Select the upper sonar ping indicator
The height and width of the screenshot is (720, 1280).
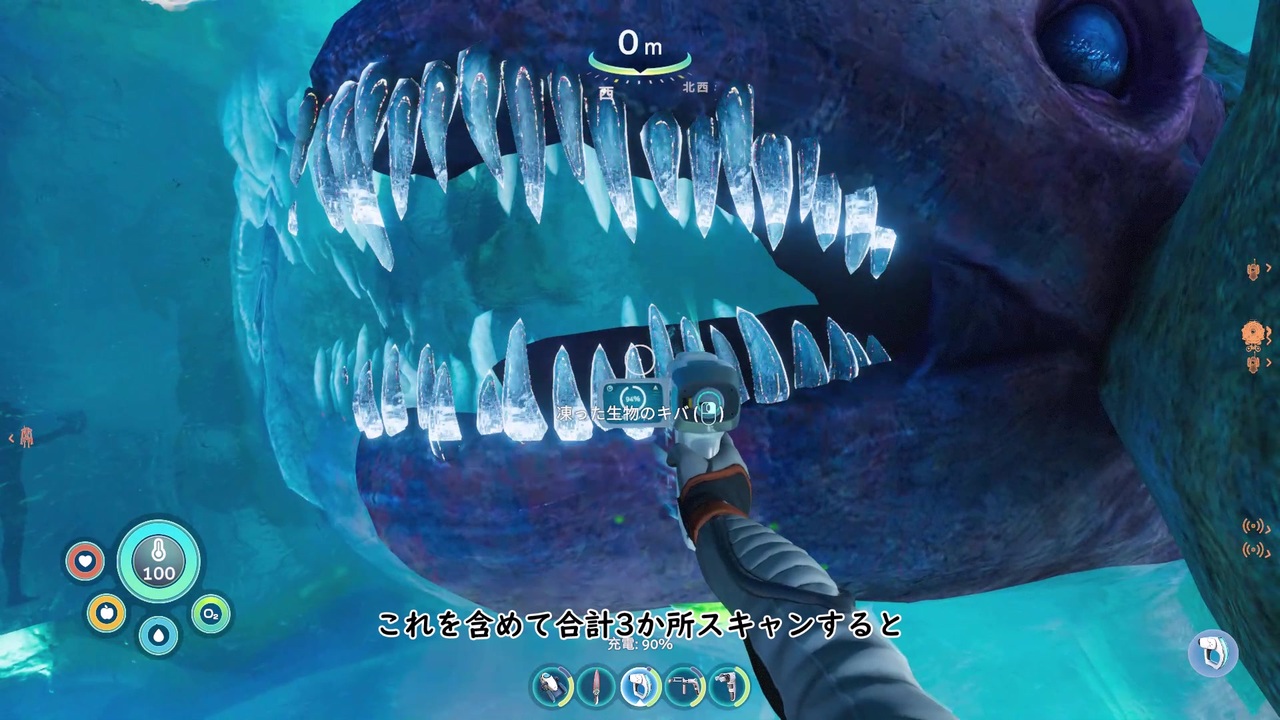coord(1251,525)
